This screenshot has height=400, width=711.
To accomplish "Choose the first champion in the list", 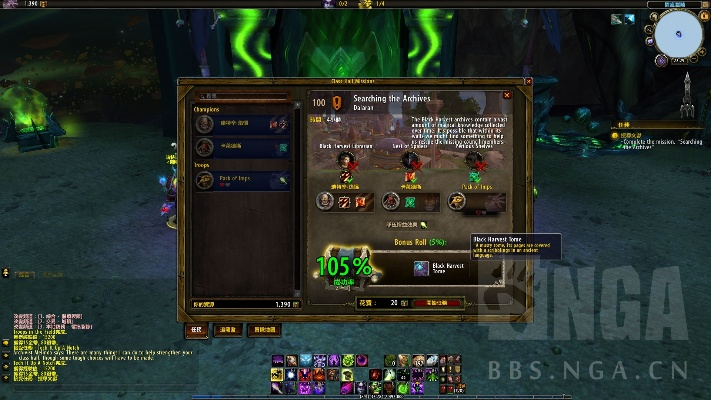I will [x=240, y=123].
